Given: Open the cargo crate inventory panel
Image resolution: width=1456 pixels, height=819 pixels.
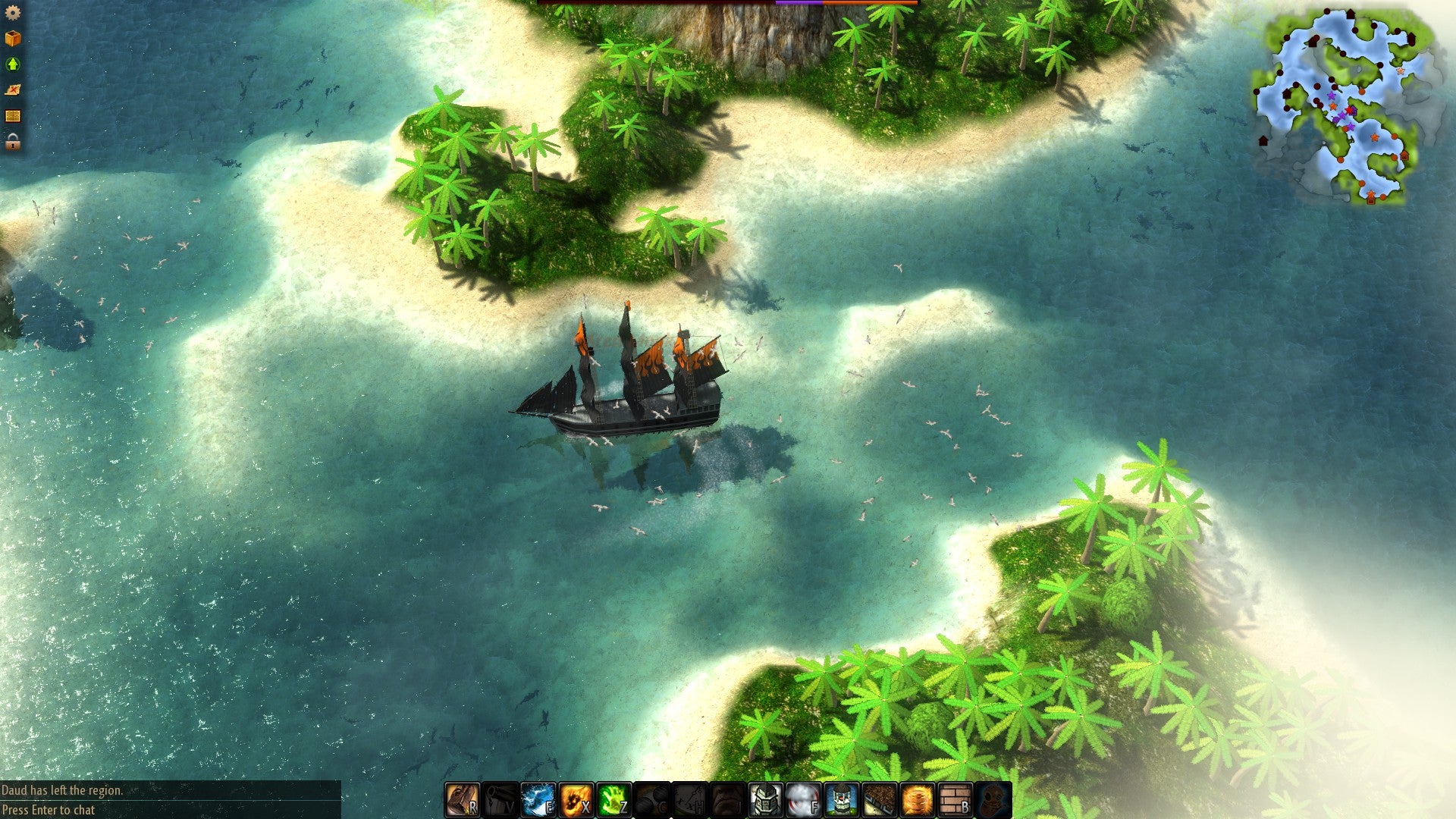Looking at the screenshot, I should (x=12, y=37).
